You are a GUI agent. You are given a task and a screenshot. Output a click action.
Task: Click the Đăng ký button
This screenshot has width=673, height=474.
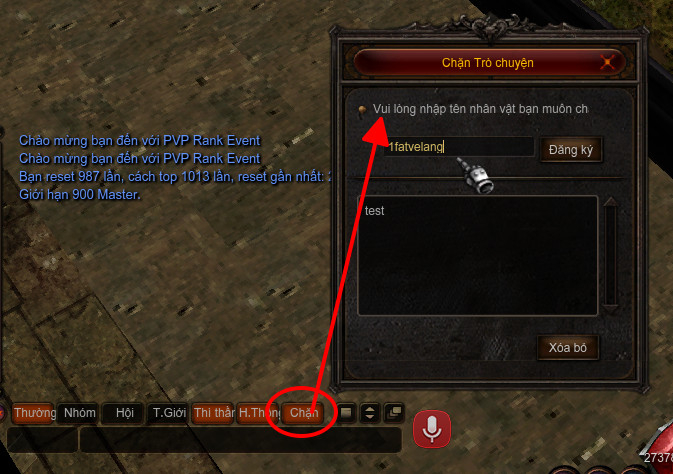click(572, 149)
